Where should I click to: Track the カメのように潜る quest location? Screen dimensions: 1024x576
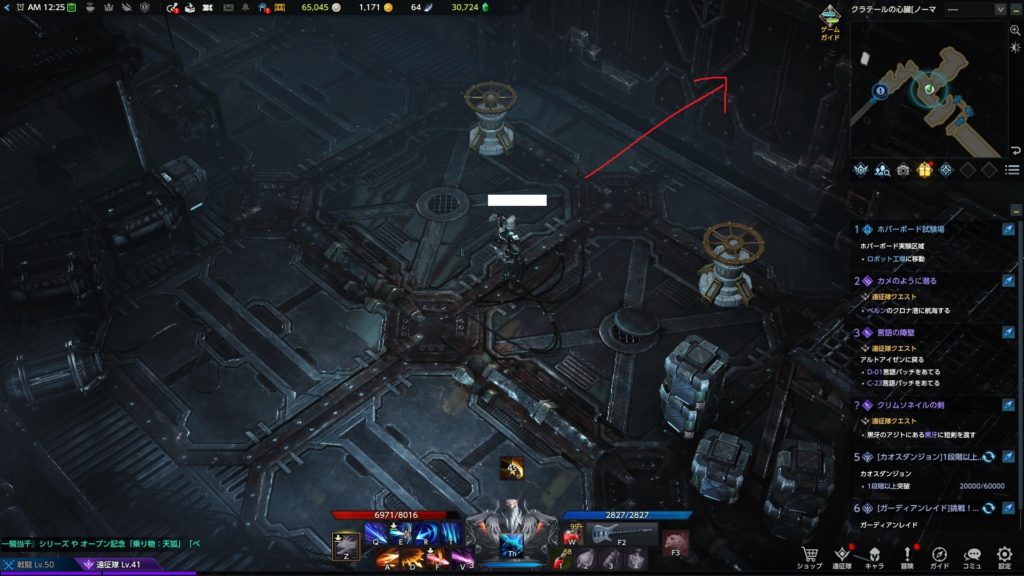[1009, 282]
